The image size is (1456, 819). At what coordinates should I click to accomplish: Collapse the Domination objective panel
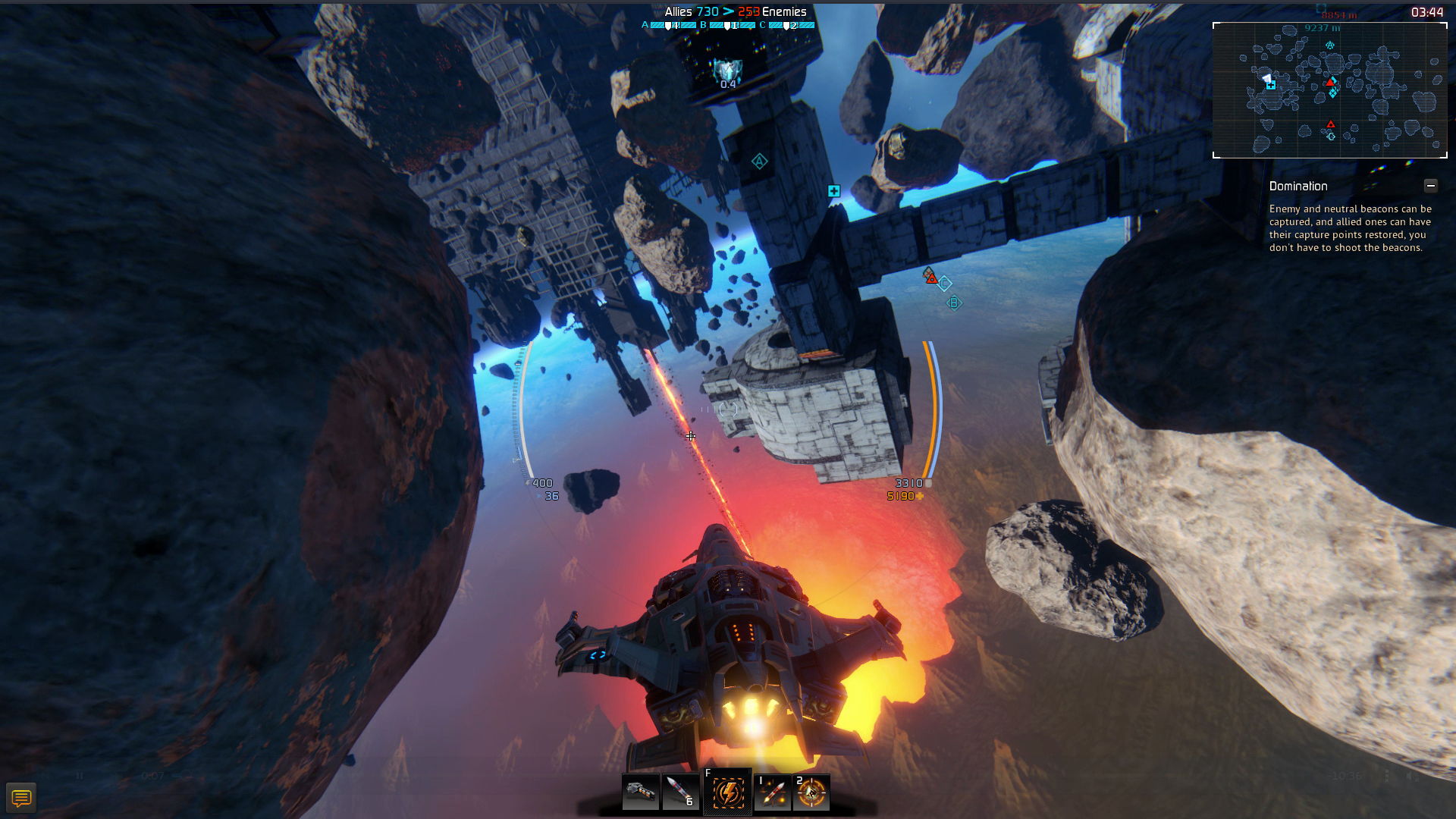pyautogui.click(x=1430, y=186)
